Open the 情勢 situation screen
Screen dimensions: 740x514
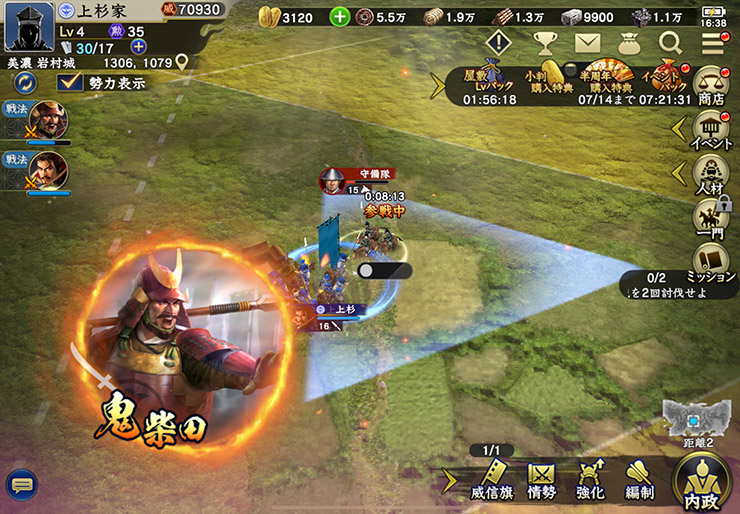tap(541, 478)
